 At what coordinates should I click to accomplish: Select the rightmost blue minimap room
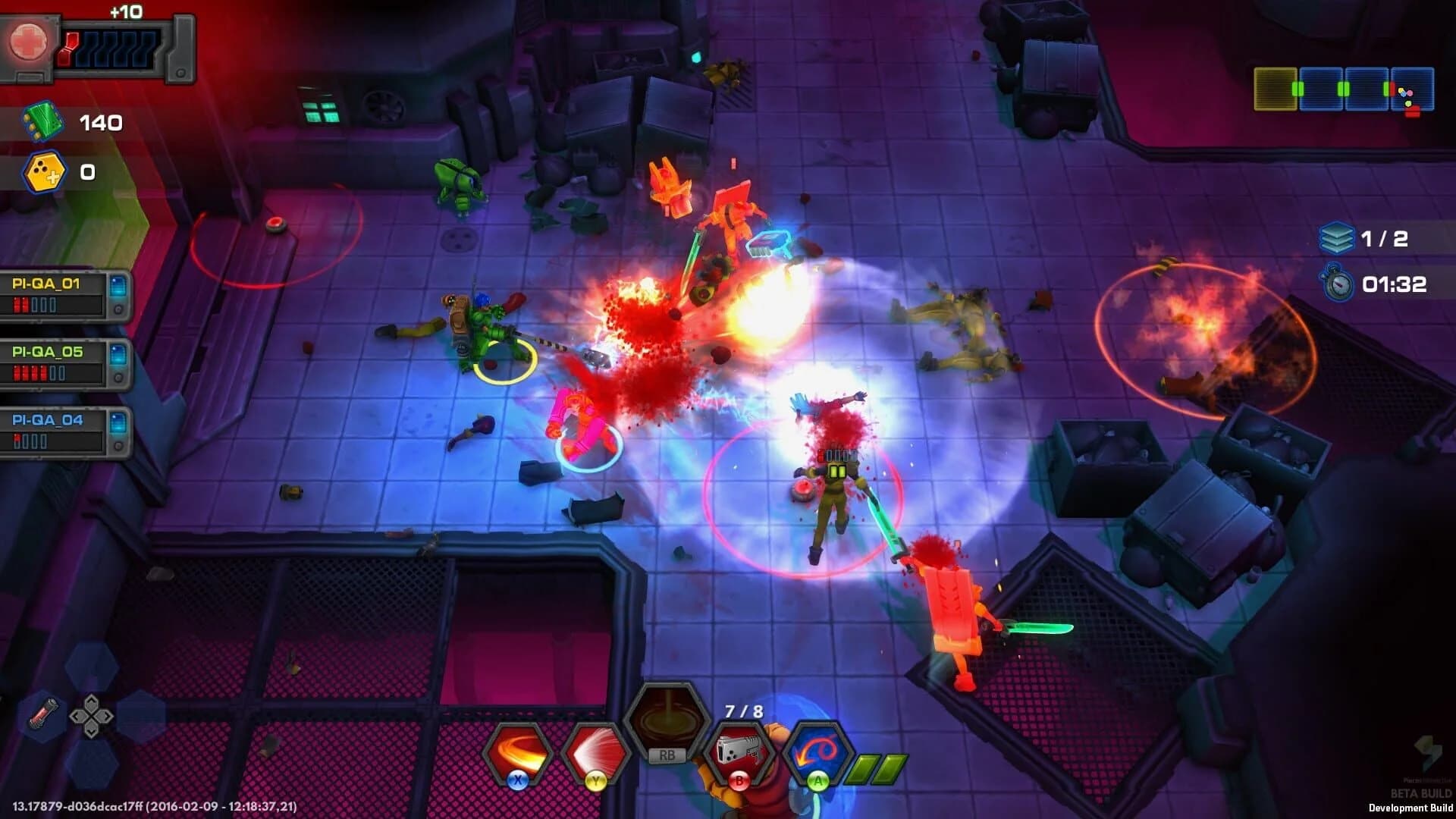[x=1412, y=89]
